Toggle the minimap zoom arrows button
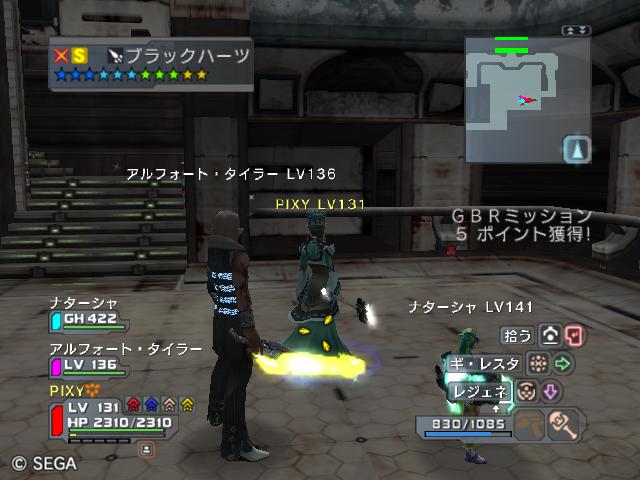This screenshot has width=640, height=480. (x=576, y=31)
